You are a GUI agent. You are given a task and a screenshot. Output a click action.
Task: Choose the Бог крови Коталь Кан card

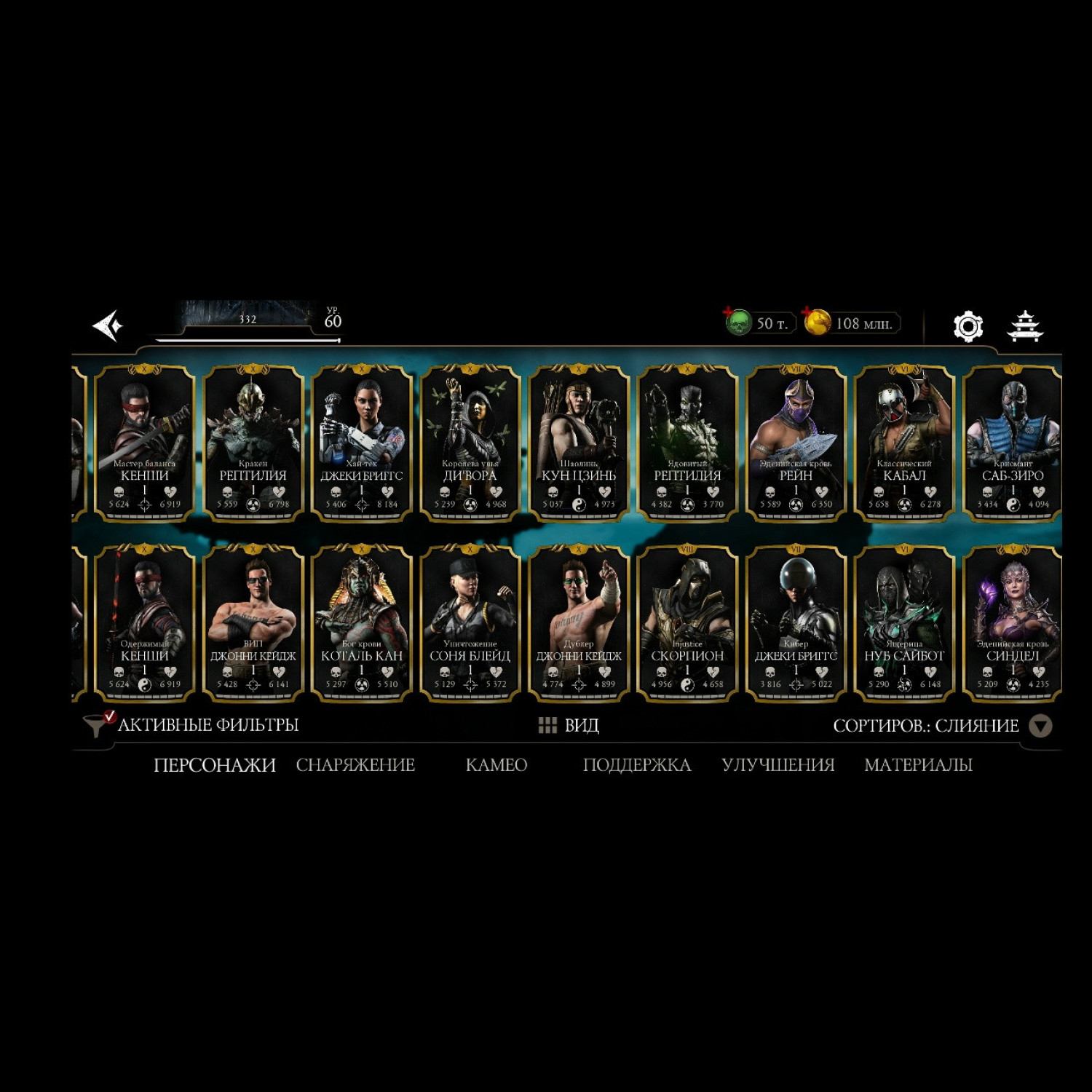pos(362,623)
